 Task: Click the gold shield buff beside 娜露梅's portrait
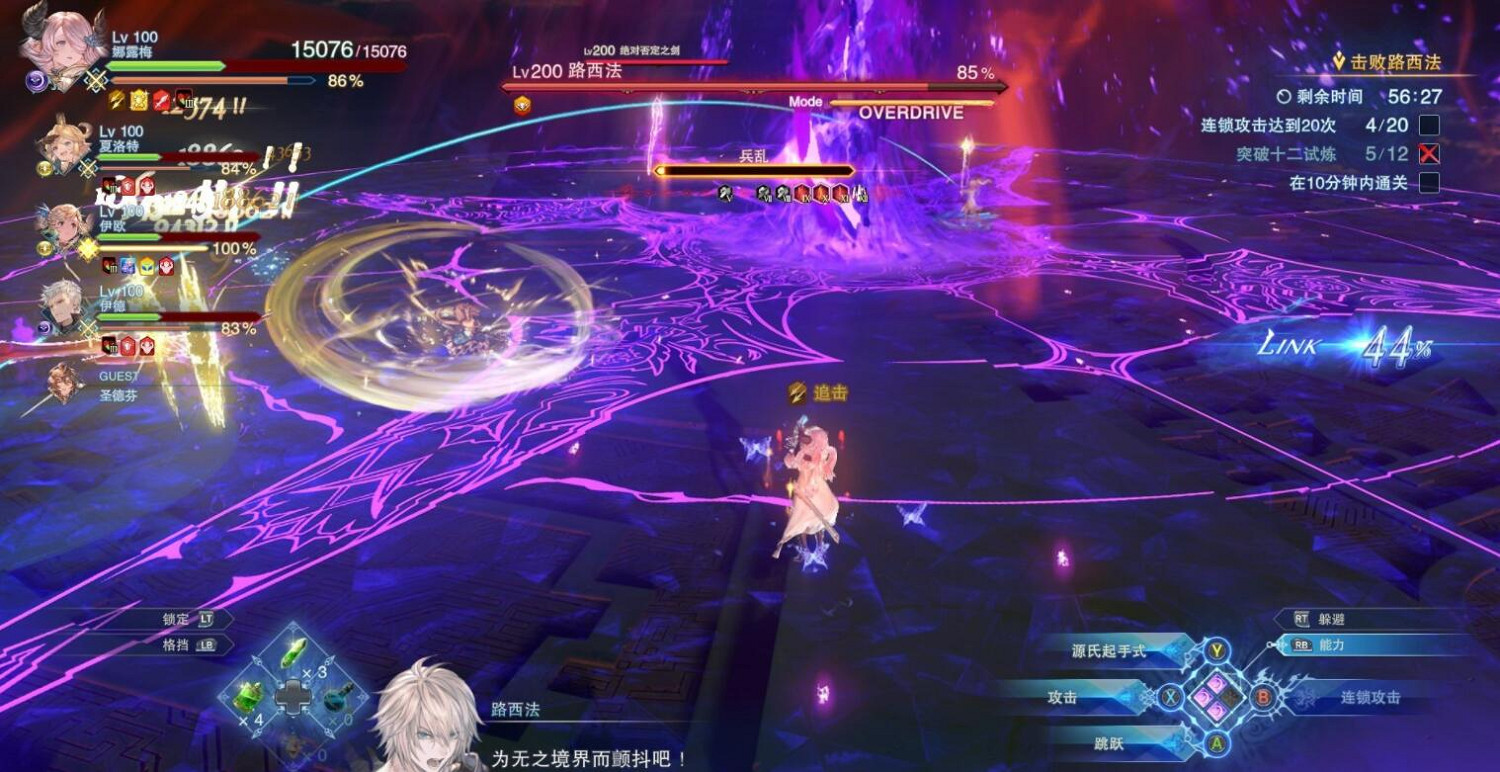point(140,102)
